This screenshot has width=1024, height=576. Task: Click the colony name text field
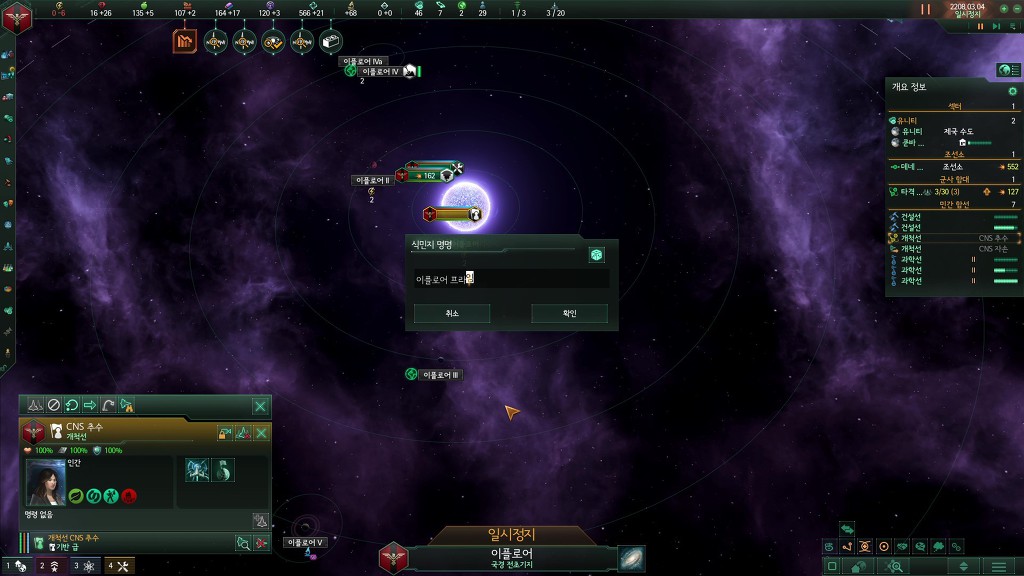click(x=511, y=279)
